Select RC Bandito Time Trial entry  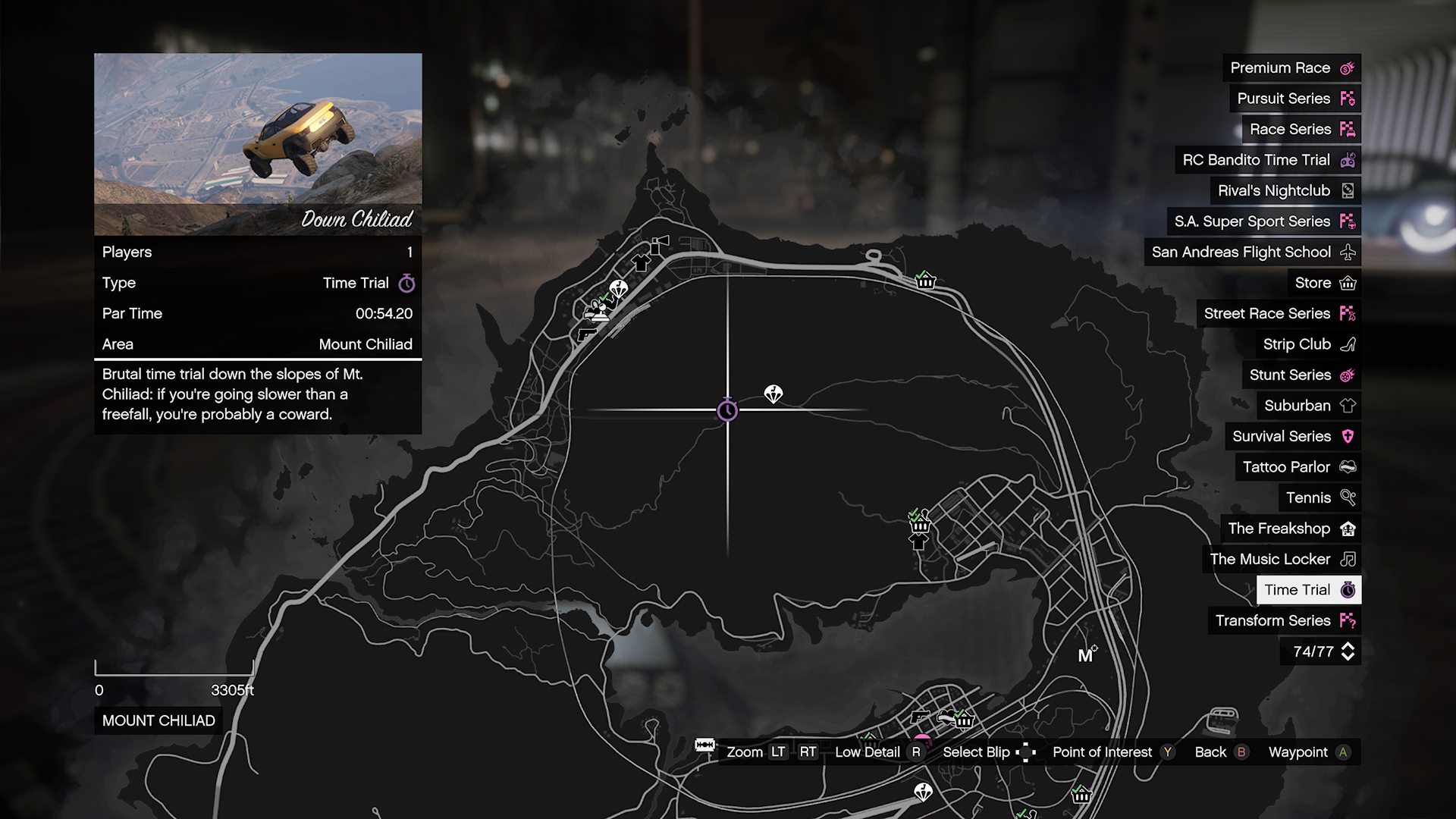[1267, 160]
